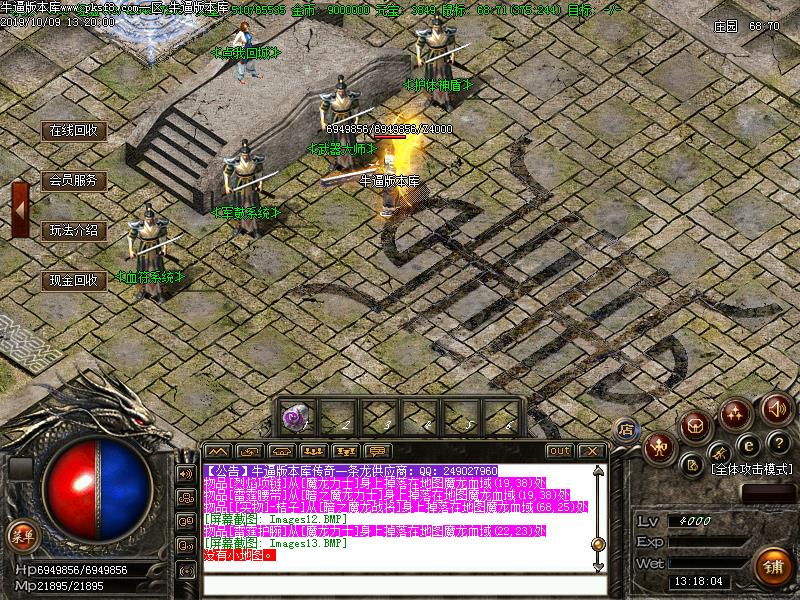Image resolution: width=800 pixels, height=600 pixels.
Task: Show the 玩法介绍 gameplay guide
Action: [74, 231]
